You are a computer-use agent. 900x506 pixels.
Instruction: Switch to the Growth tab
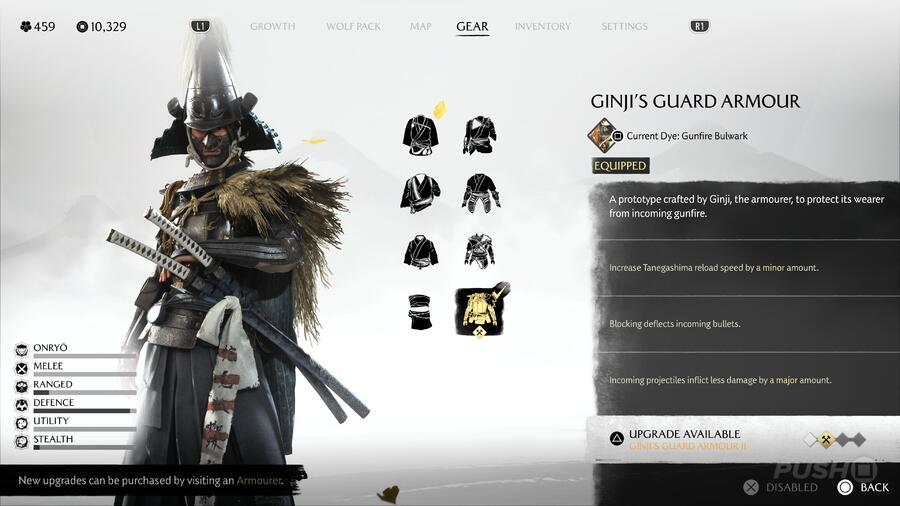coord(272,26)
